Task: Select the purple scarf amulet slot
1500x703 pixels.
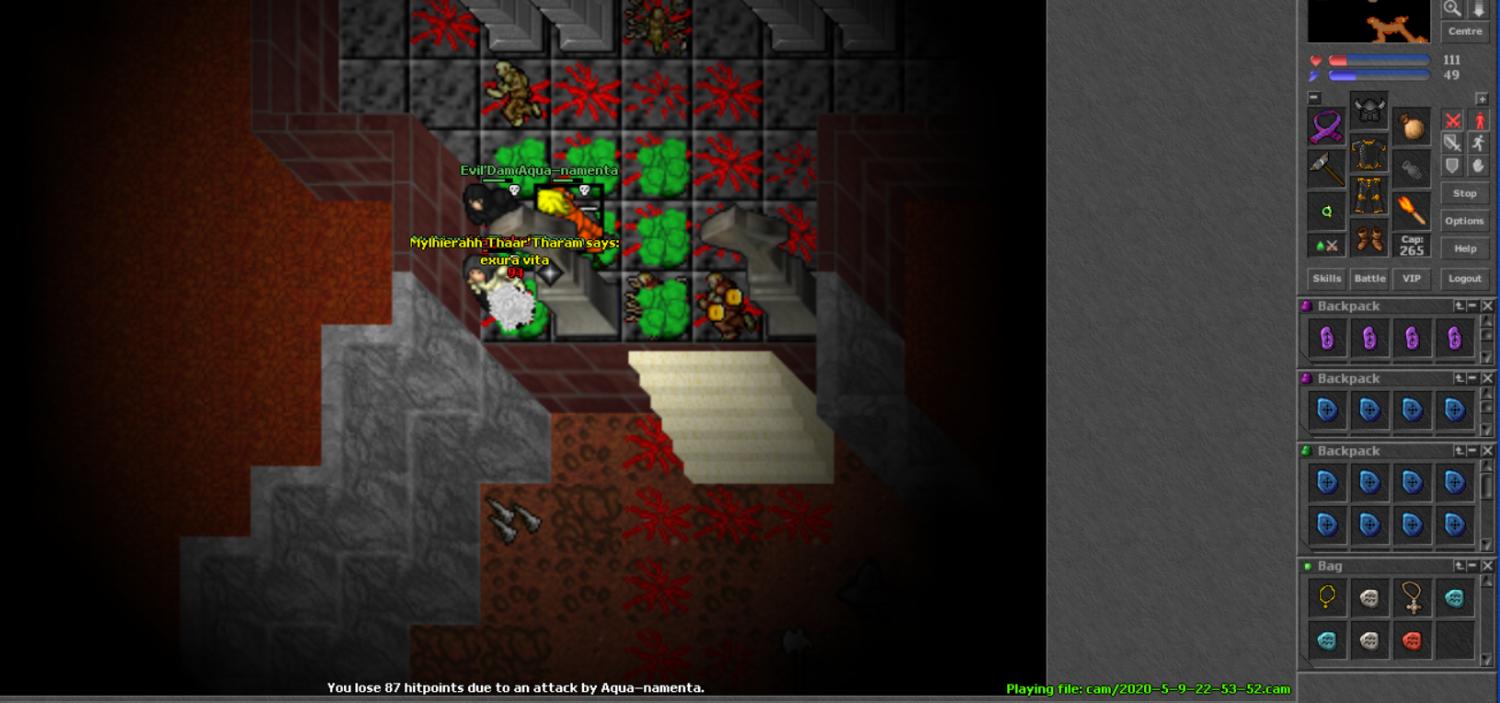Action: point(1327,128)
